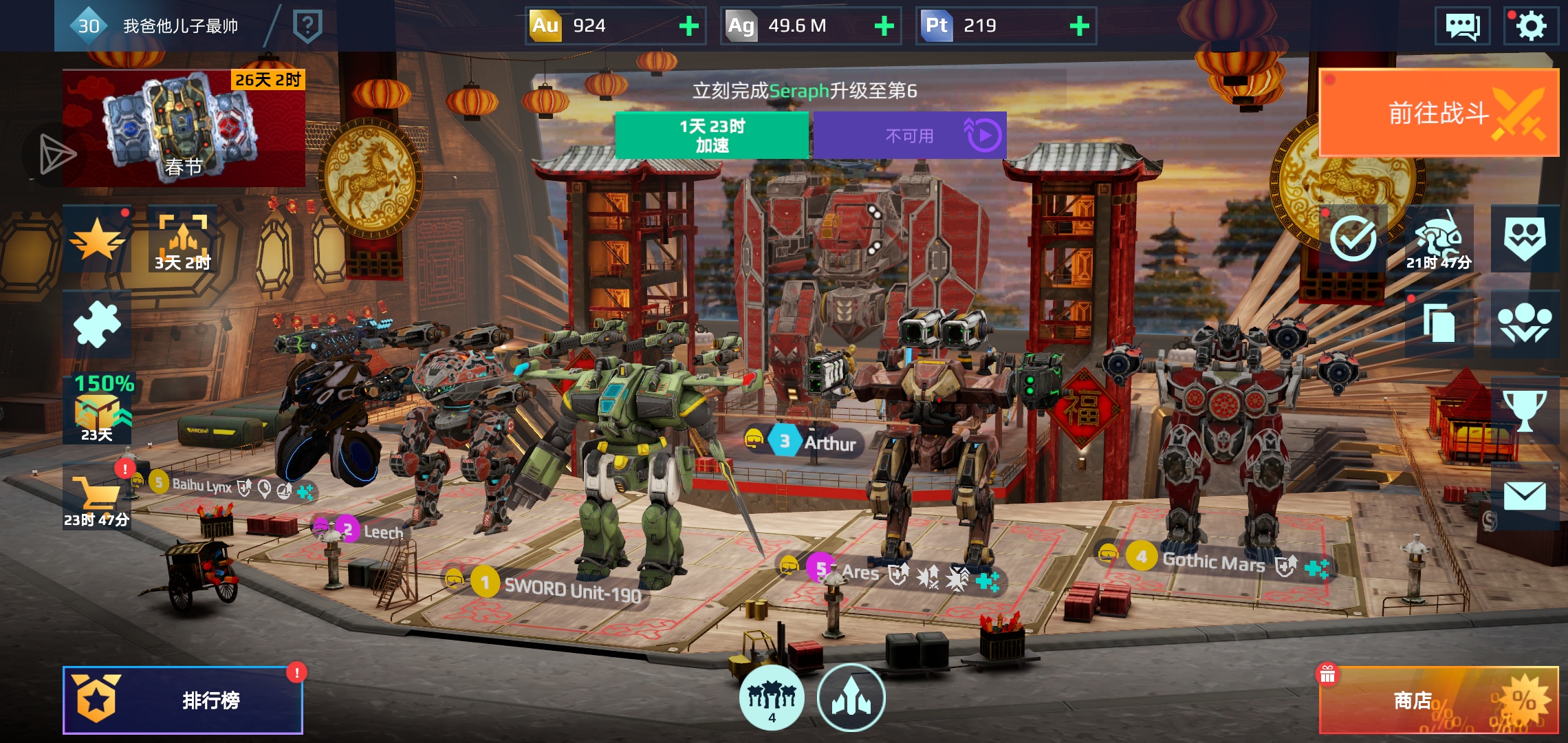The height and width of the screenshot is (743, 1568).
Task: Start battle with the orange 前往战斗 button
Action: pyautogui.click(x=1438, y=113)
